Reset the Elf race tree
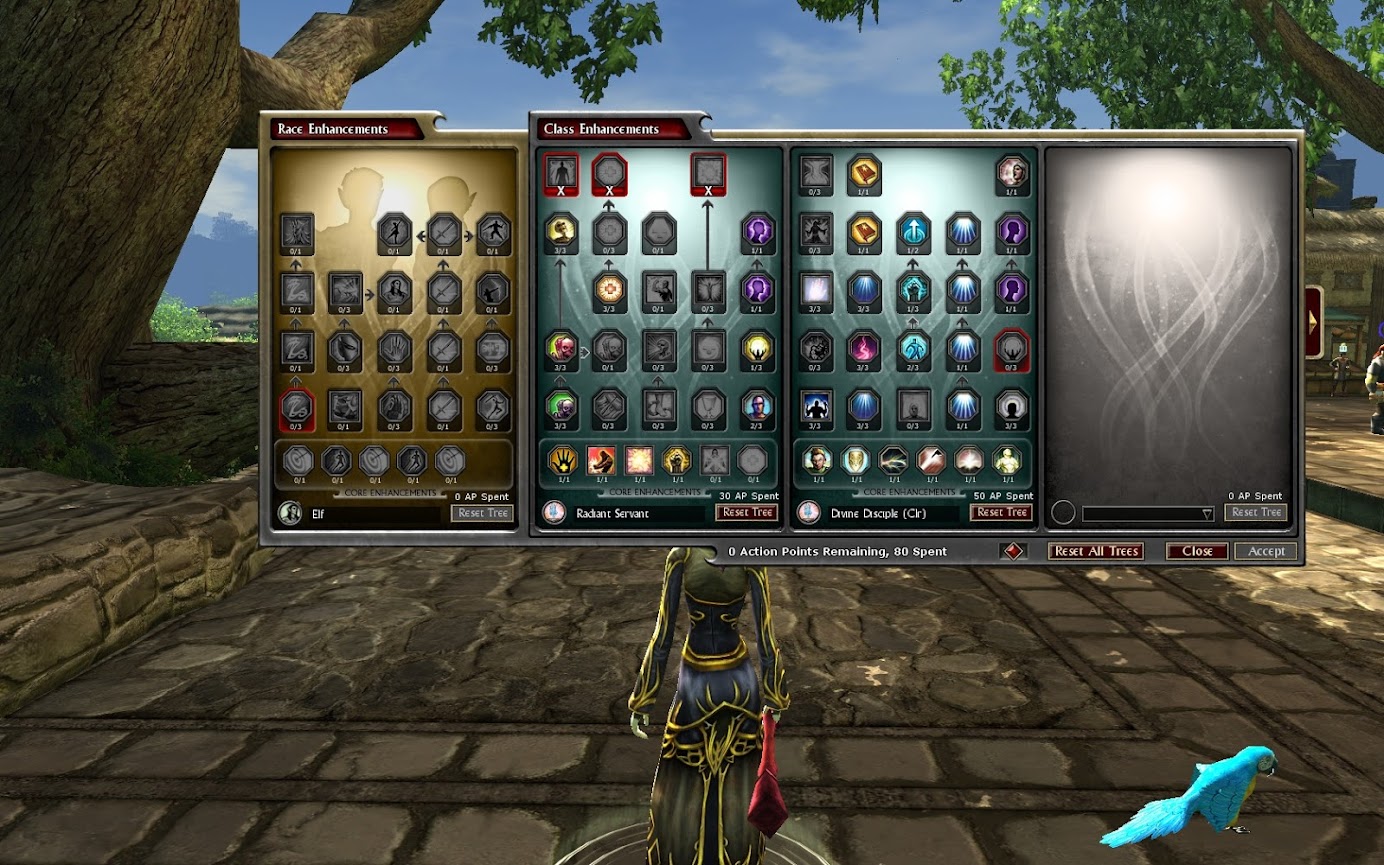Screen dimensions: 1384x865 (483, 513)
